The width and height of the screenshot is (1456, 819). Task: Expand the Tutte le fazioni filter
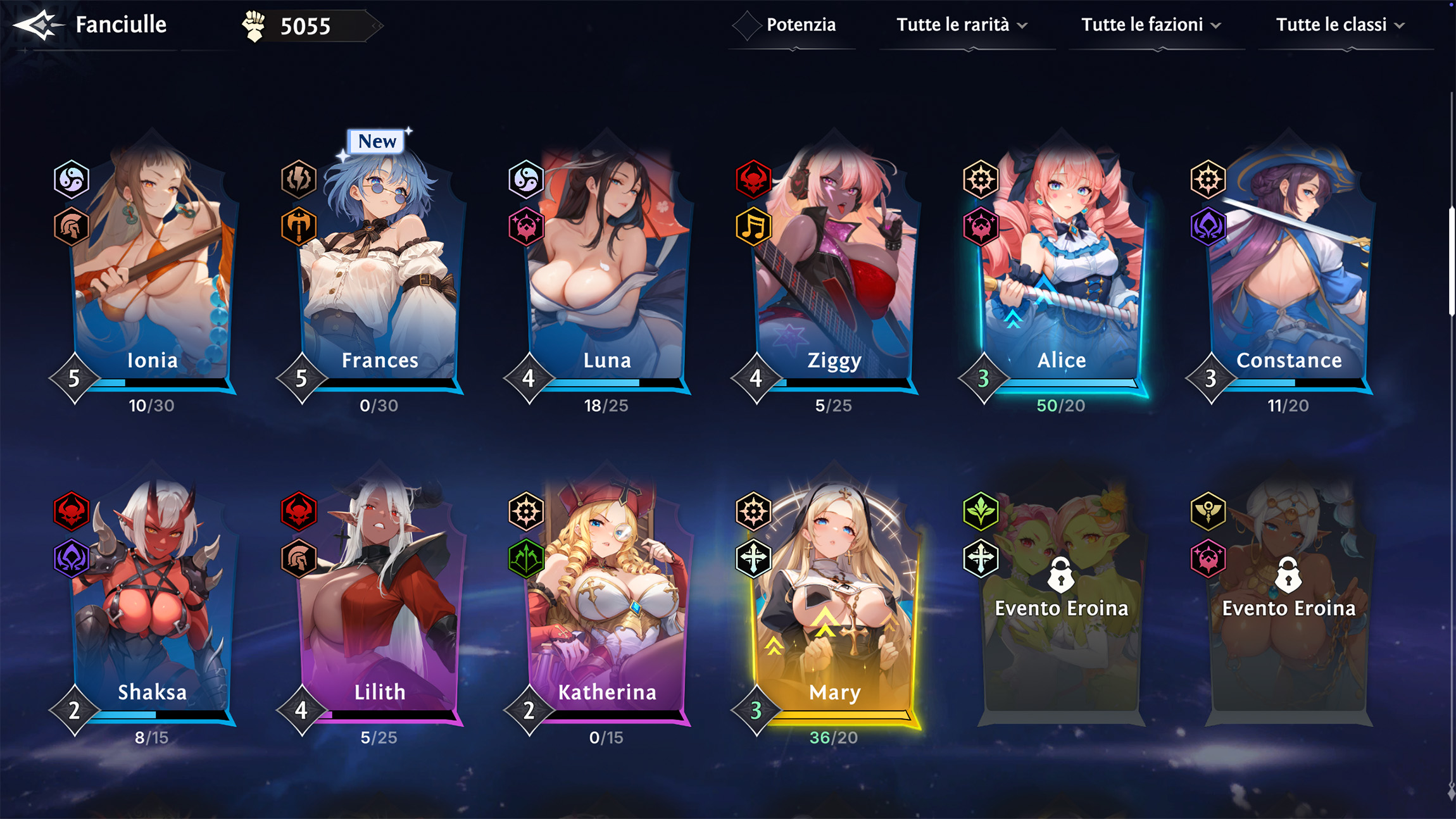pyautogui.click(x=1152, y=25)
